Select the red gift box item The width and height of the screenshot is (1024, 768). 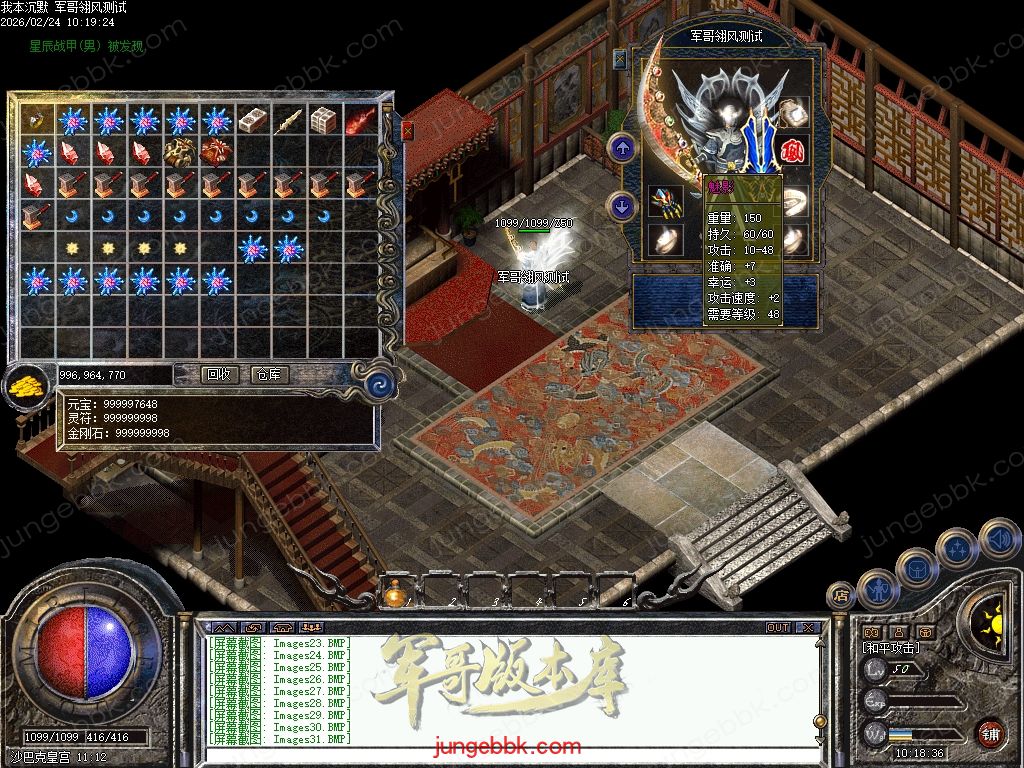216,152
